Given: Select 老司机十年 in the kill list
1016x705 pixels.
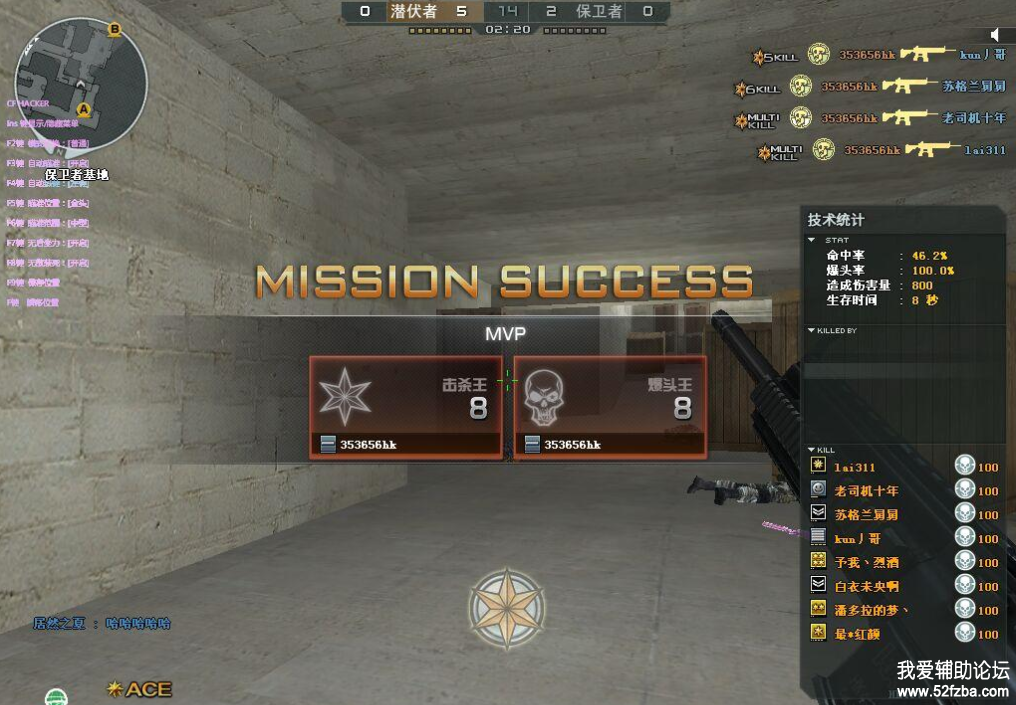Looking at the screenshot, I should (x=866, y=490).
